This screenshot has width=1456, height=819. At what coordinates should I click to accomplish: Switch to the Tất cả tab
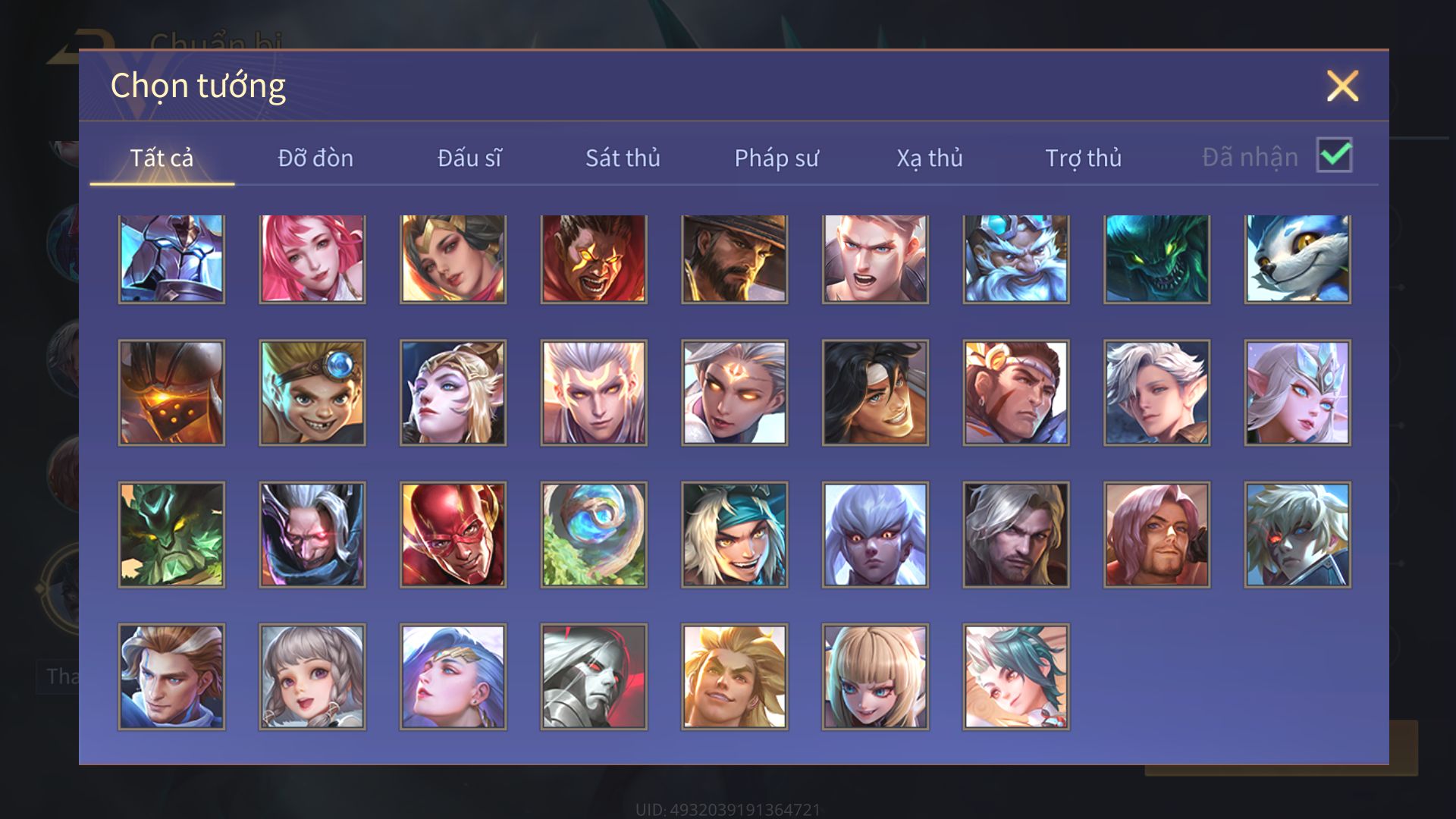pos(162,158)
